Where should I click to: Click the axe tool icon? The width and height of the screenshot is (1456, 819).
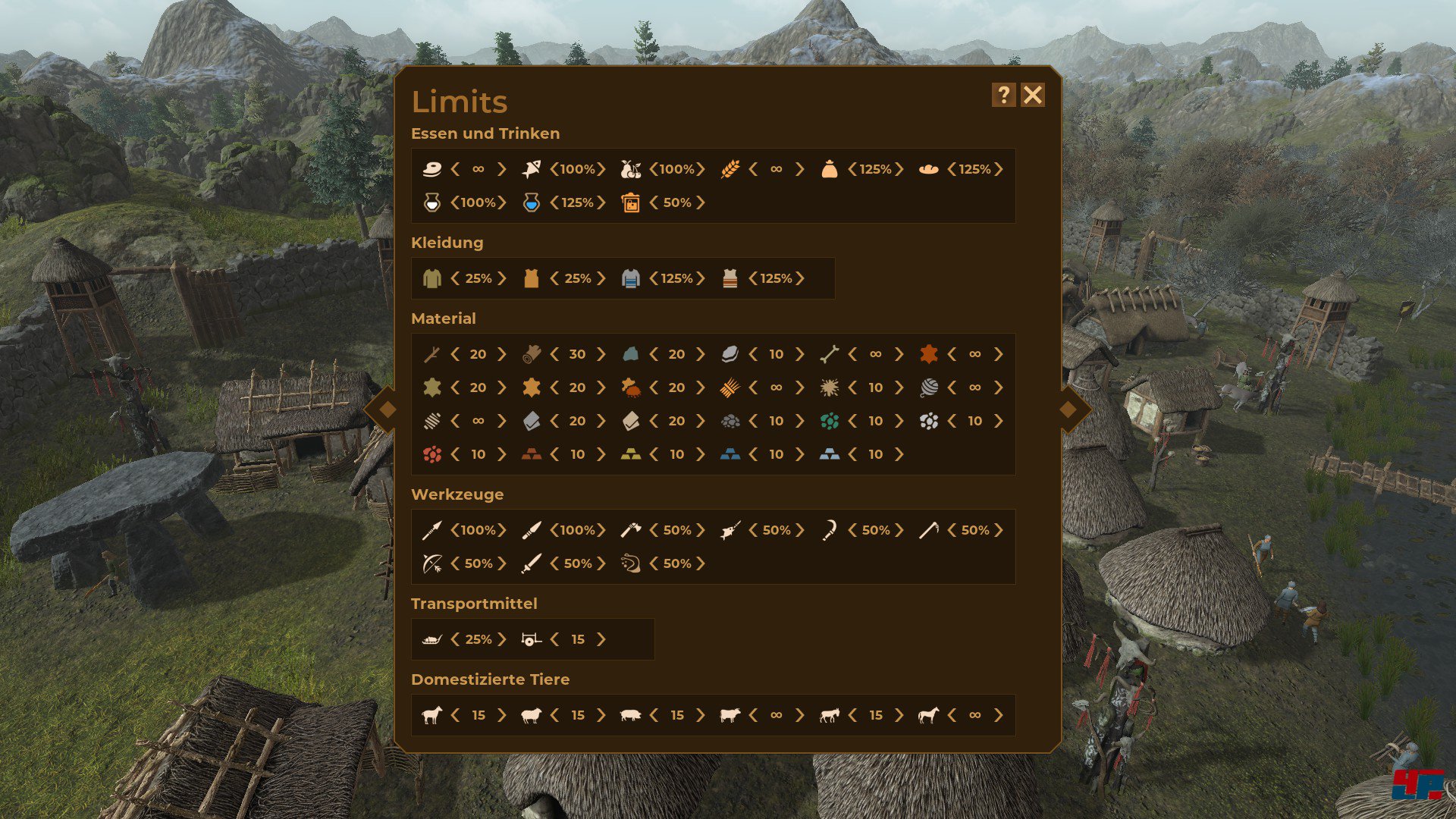(x=632, y=530)
